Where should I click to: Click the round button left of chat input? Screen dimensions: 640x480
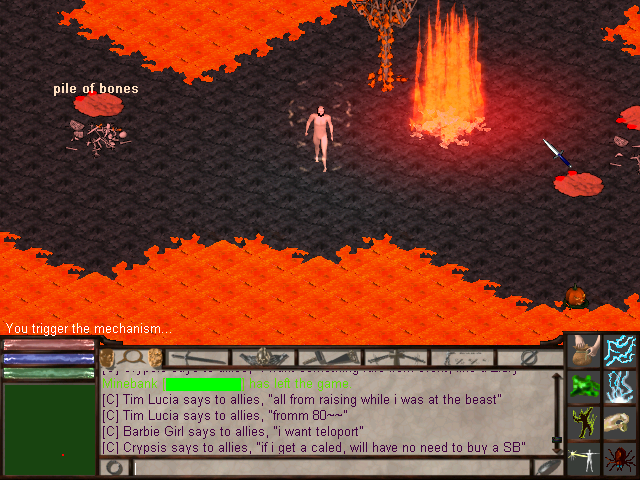click(115, 467)
